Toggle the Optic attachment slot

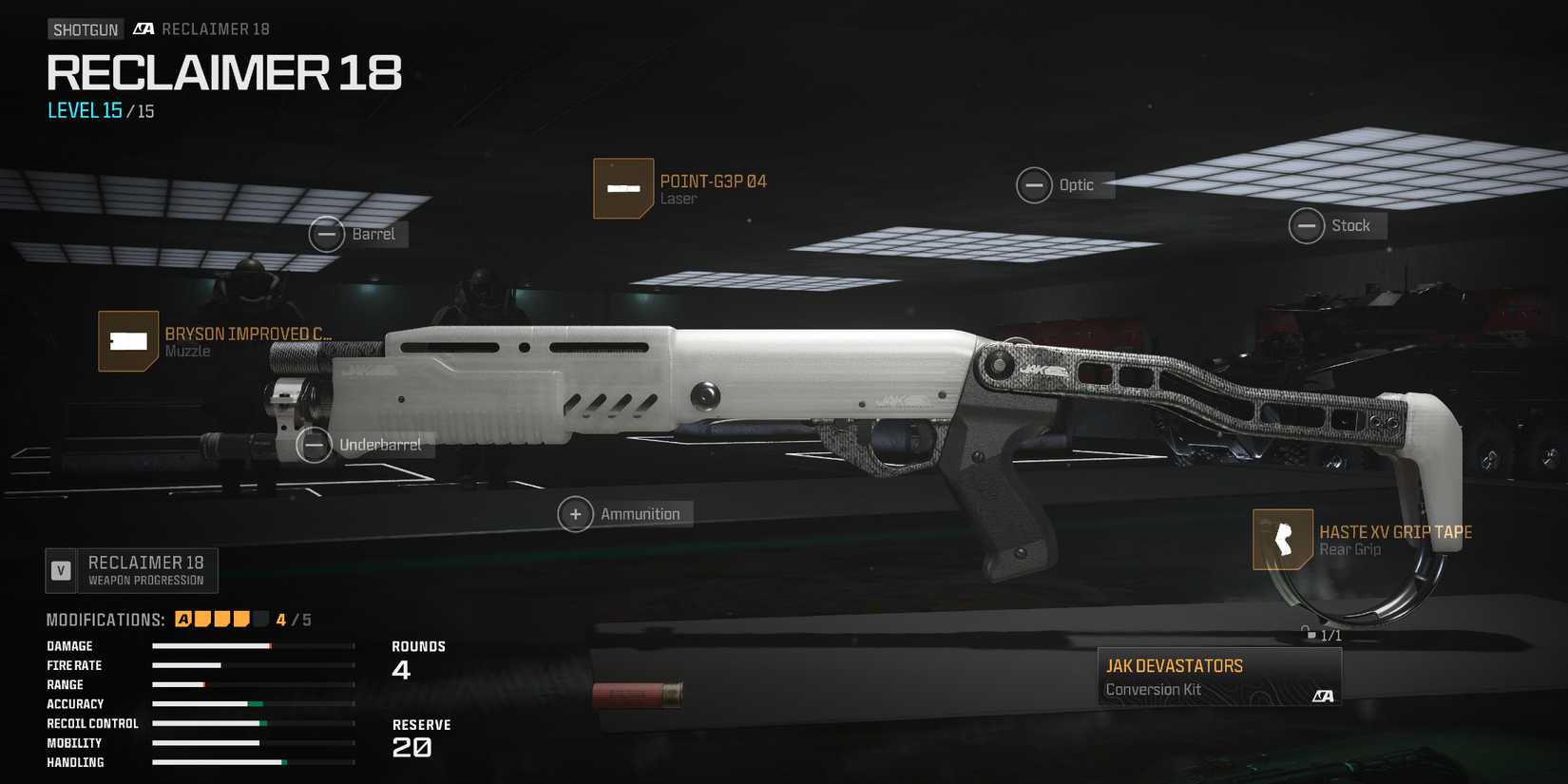pos(1036,185)
